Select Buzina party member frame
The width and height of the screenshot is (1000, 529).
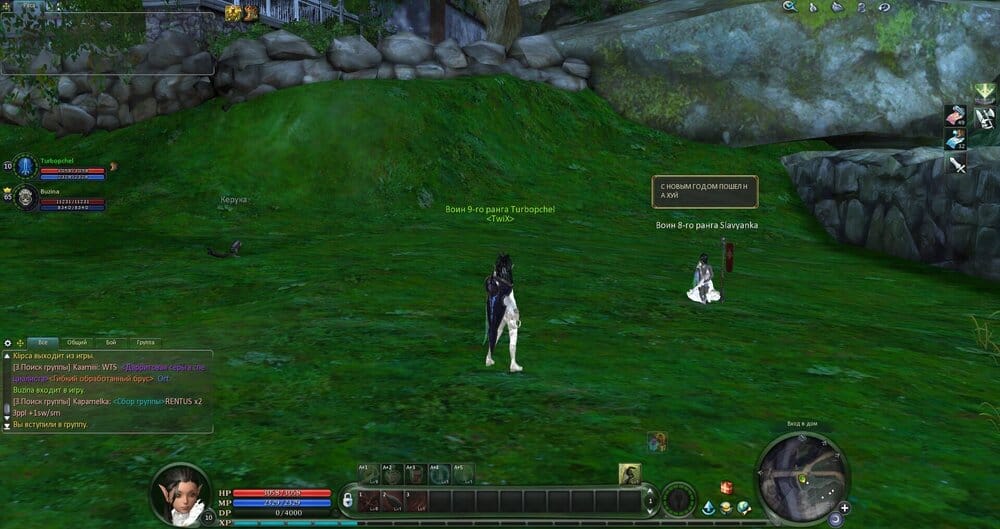point(60,197)
